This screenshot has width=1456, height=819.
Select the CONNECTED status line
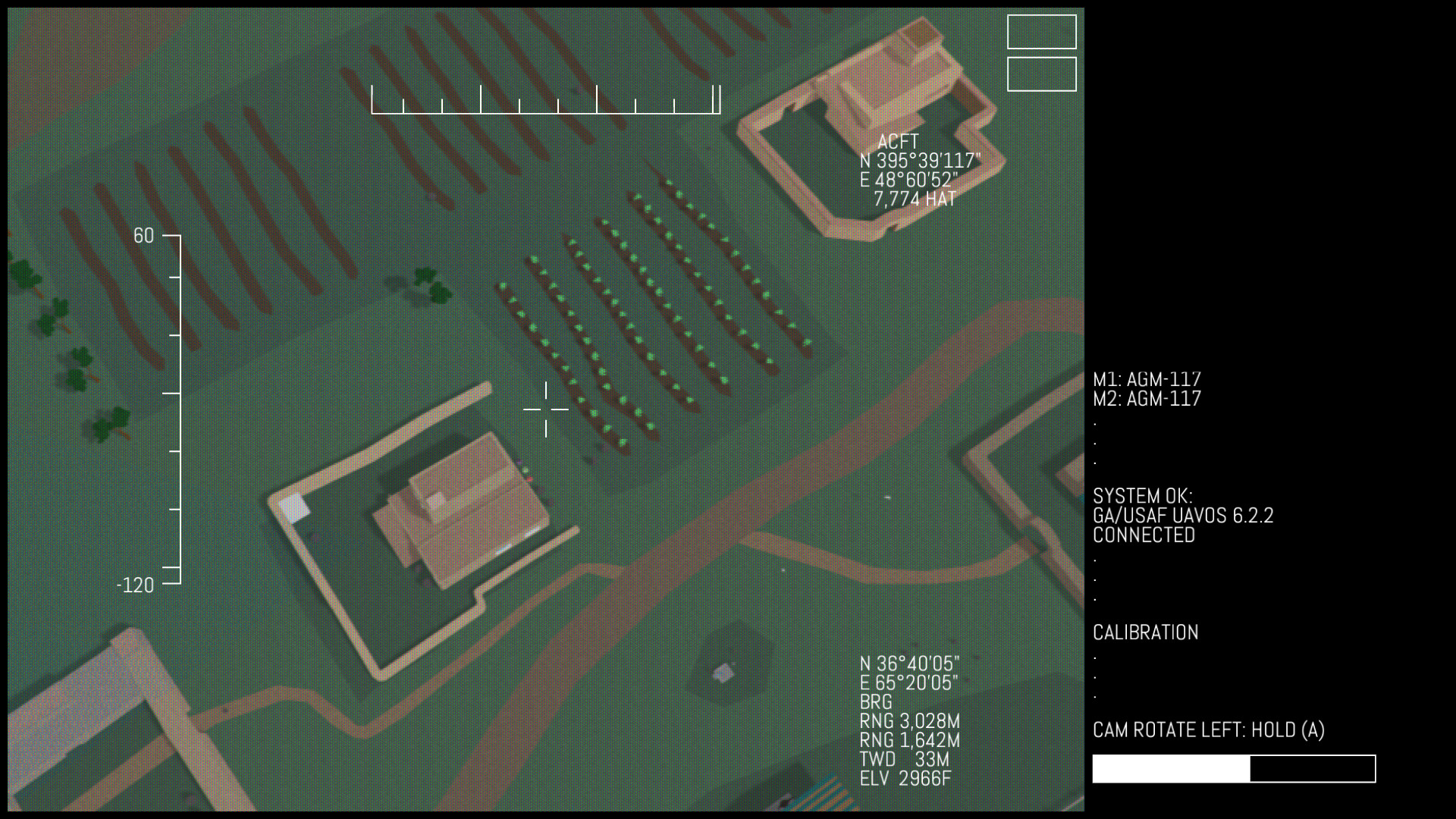[x=1142, y=534]
